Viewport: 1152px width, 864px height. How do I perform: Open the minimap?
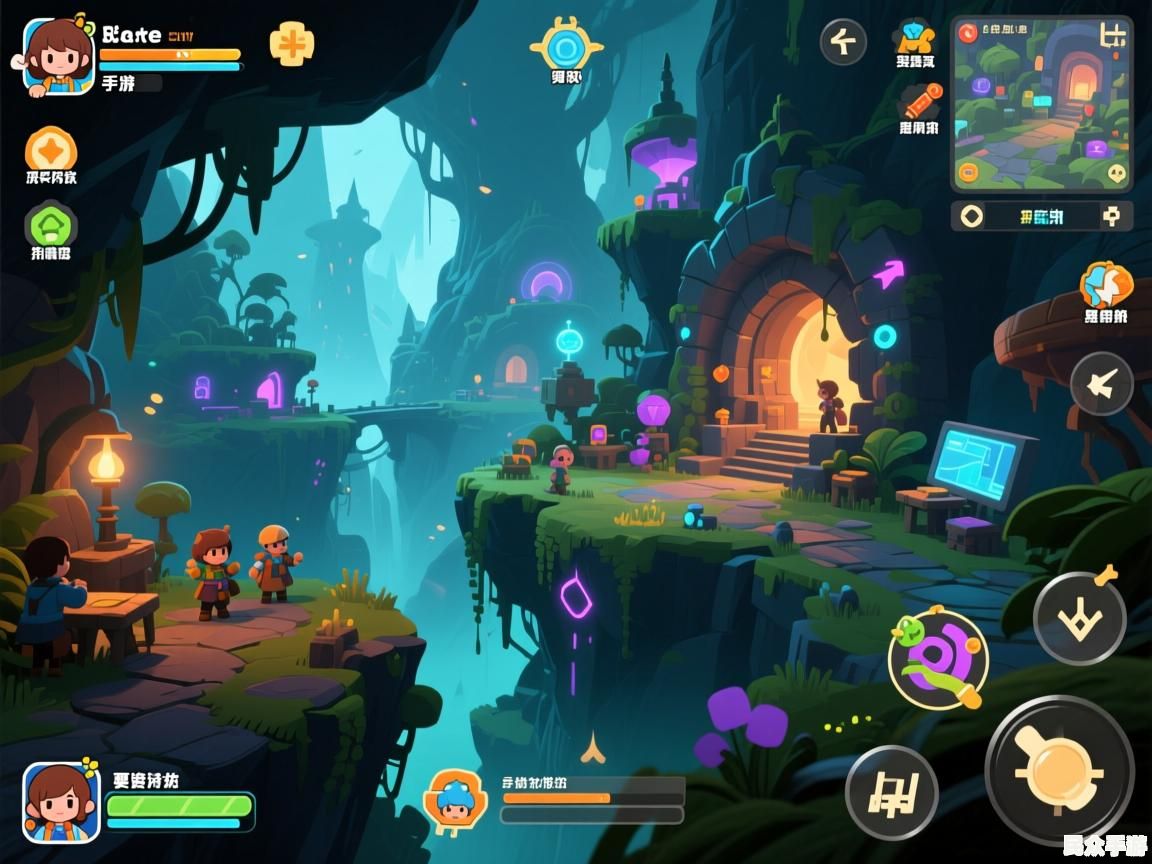click(x=1041, y=104)
